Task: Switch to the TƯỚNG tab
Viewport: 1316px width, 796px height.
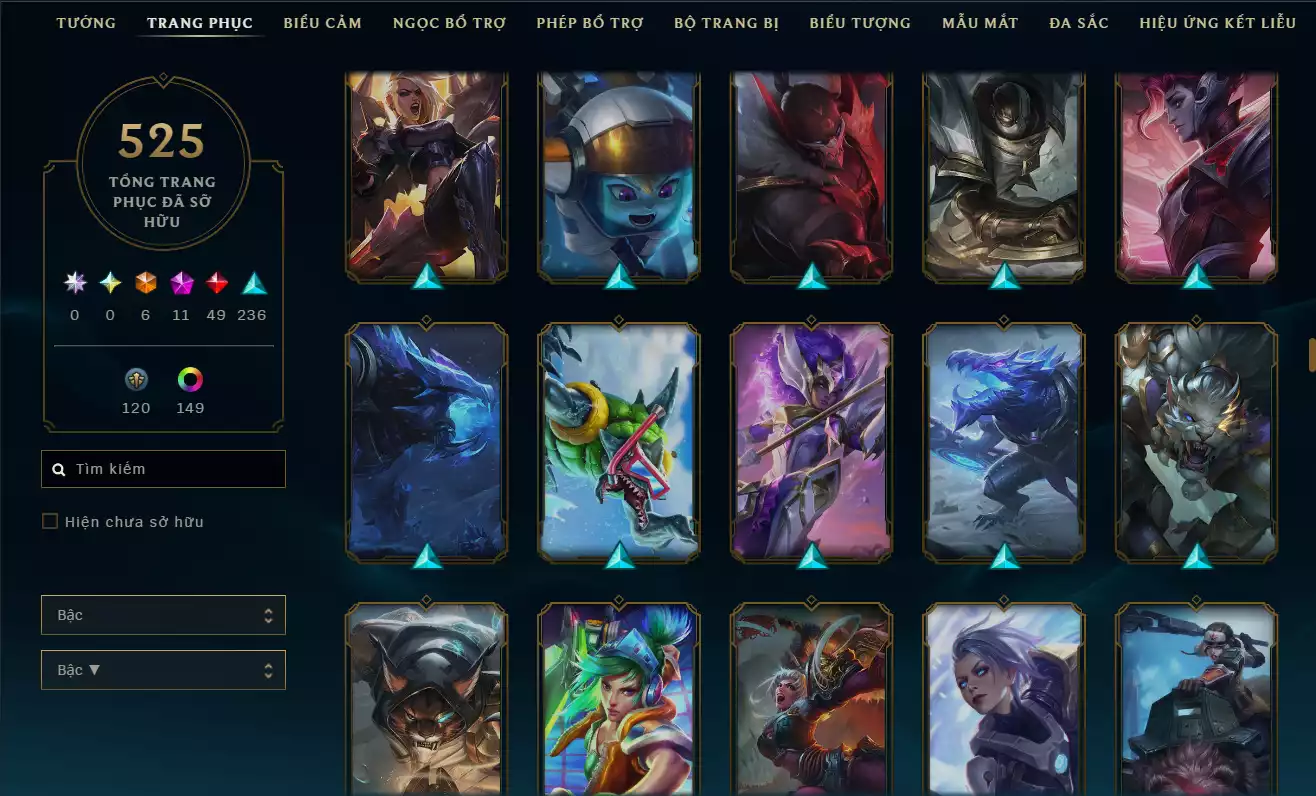Action: (86, 22)
